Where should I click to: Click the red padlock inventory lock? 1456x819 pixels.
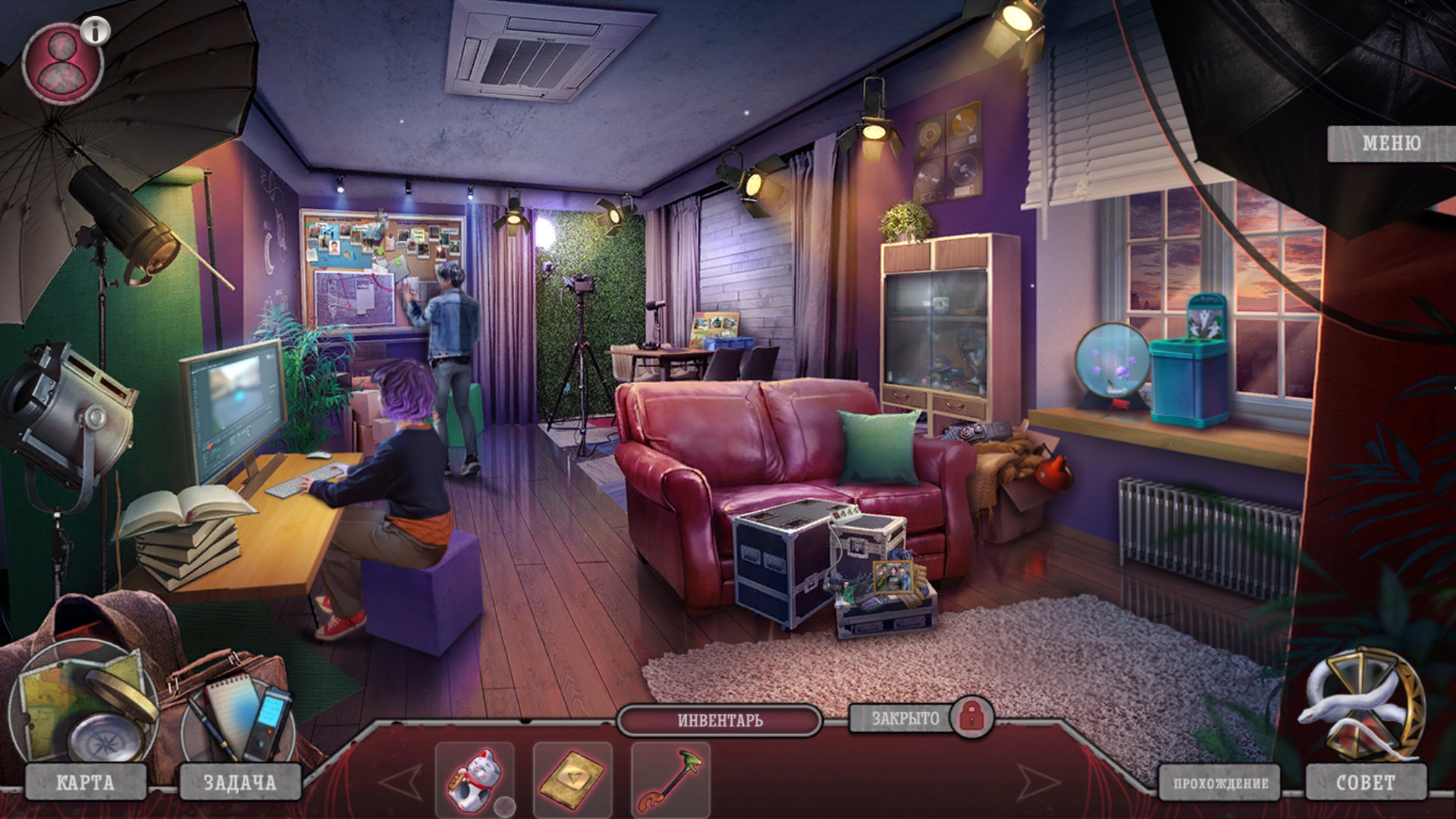971,717
